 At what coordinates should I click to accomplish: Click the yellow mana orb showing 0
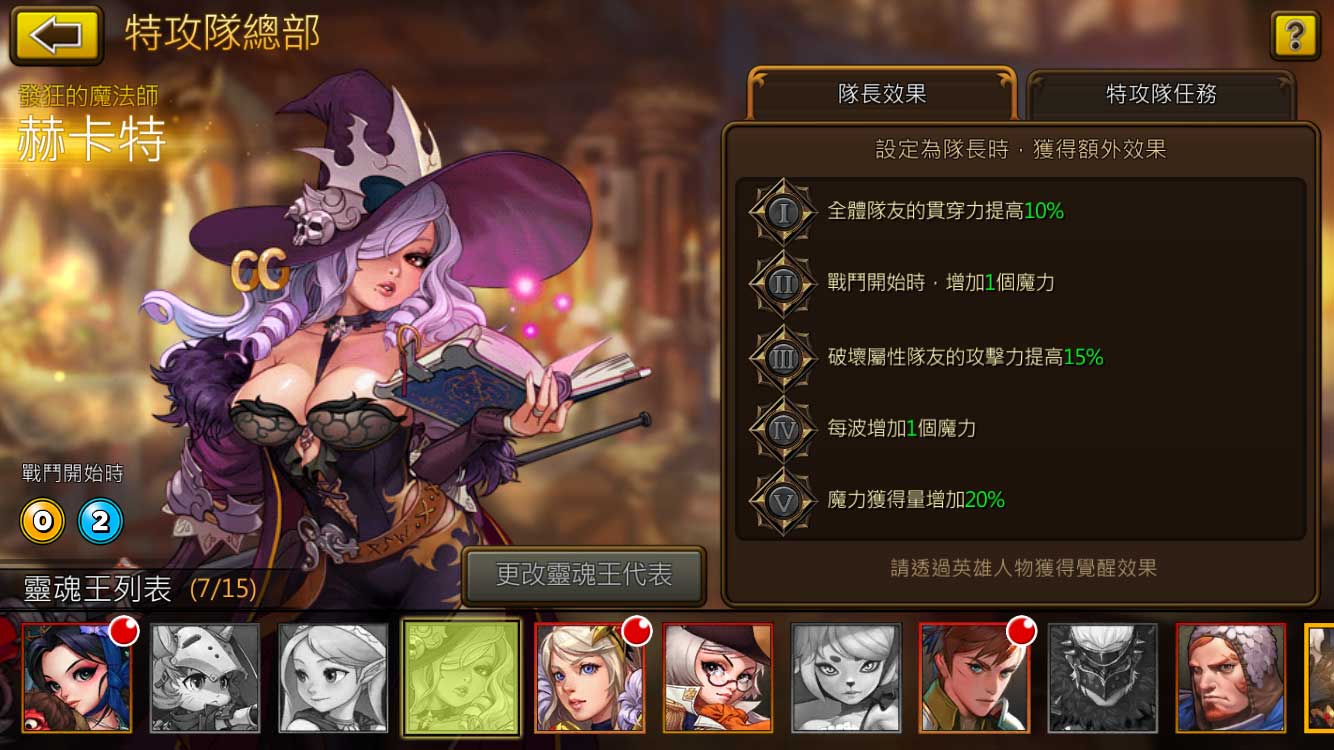pyautogui.click(x=42, y=521)
